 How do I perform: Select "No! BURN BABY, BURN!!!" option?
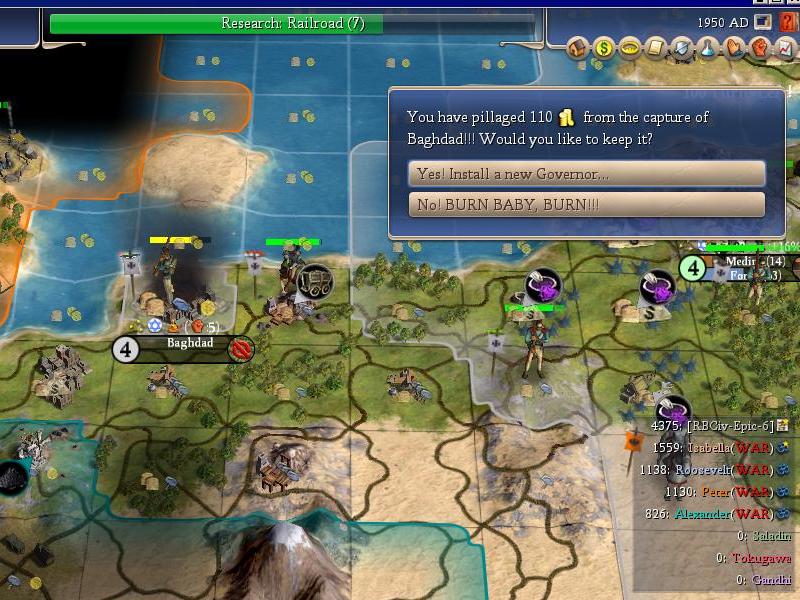pyautogui.click(x=586, y=205)
